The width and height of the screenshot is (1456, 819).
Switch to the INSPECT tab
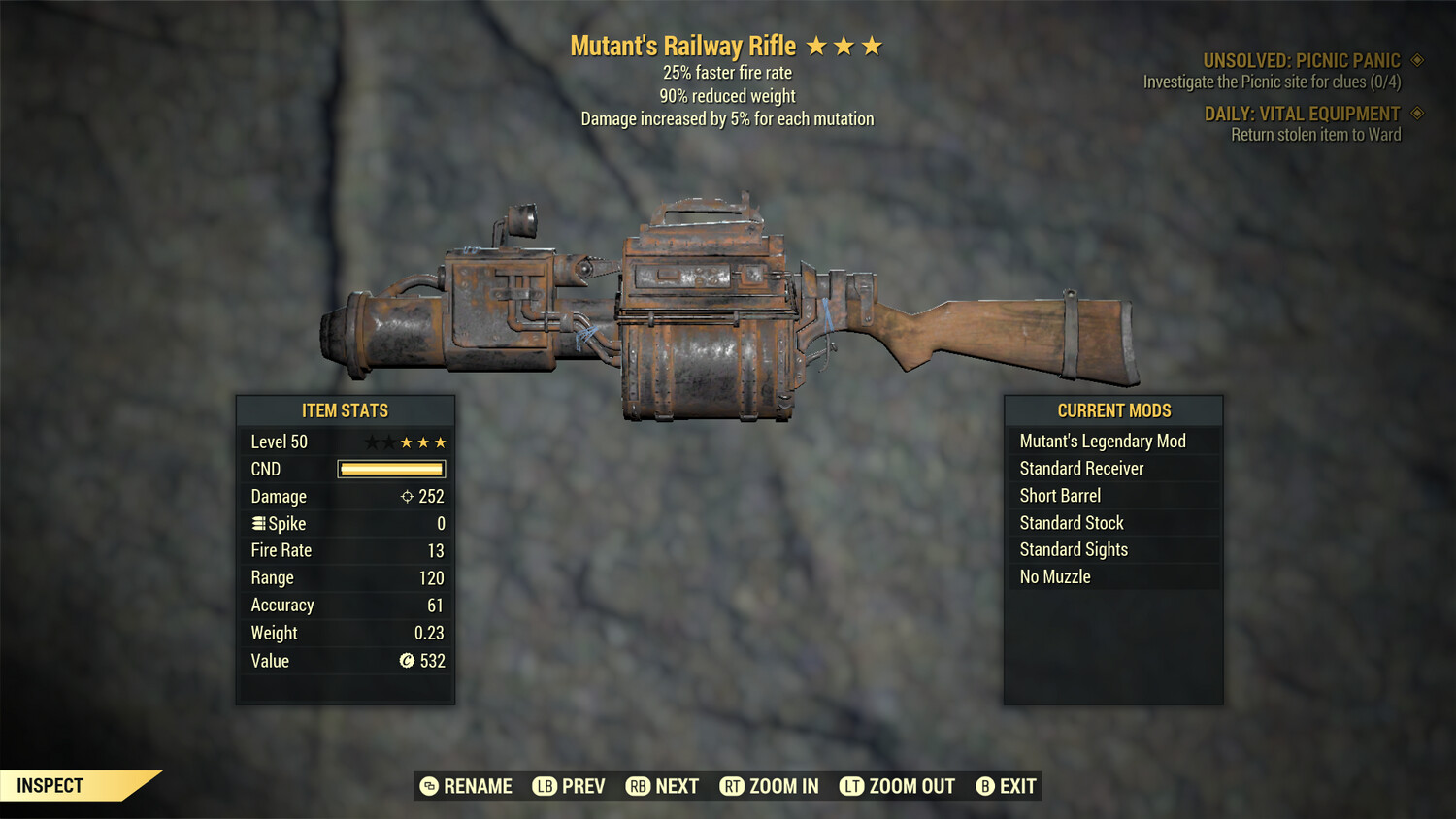coord(50,785)
